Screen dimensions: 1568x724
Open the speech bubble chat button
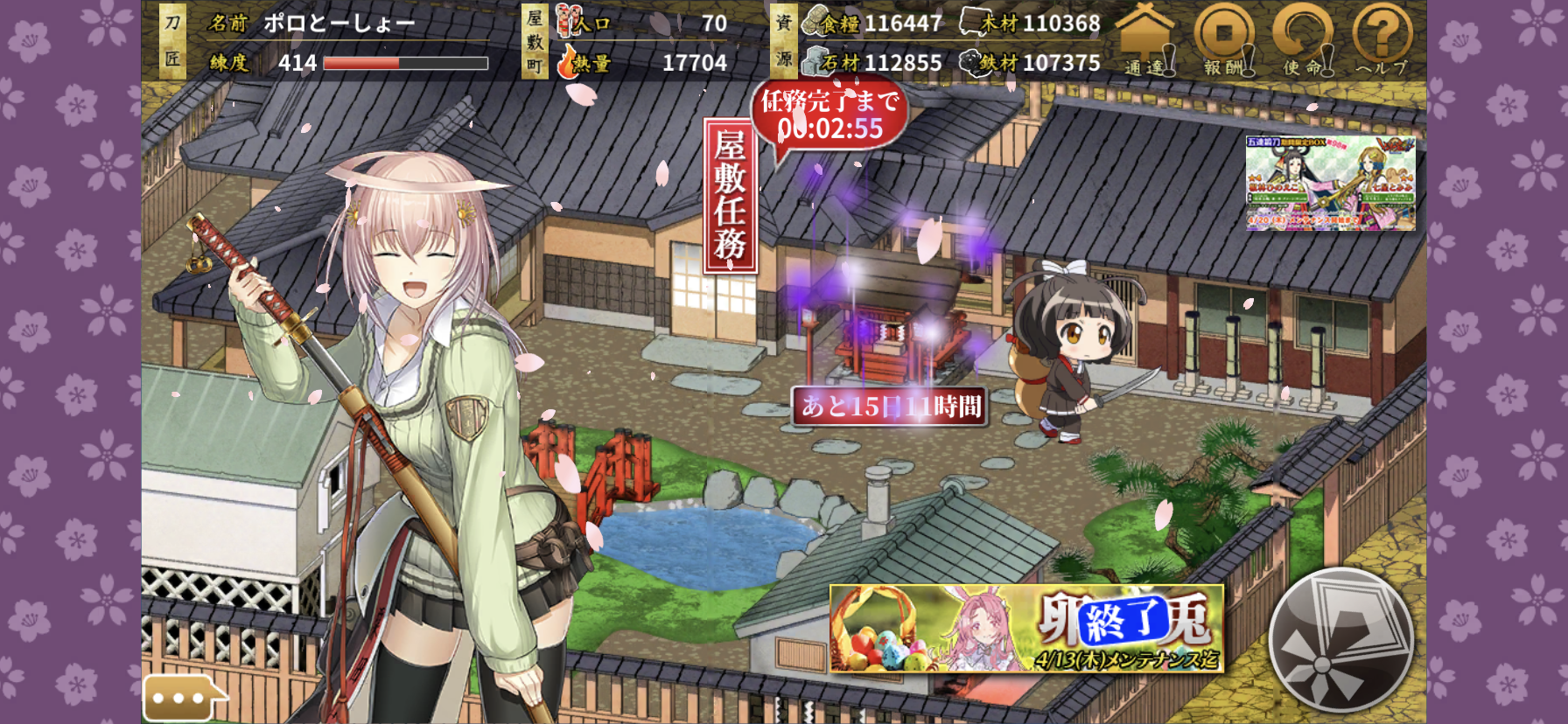(x=181, y=698)
